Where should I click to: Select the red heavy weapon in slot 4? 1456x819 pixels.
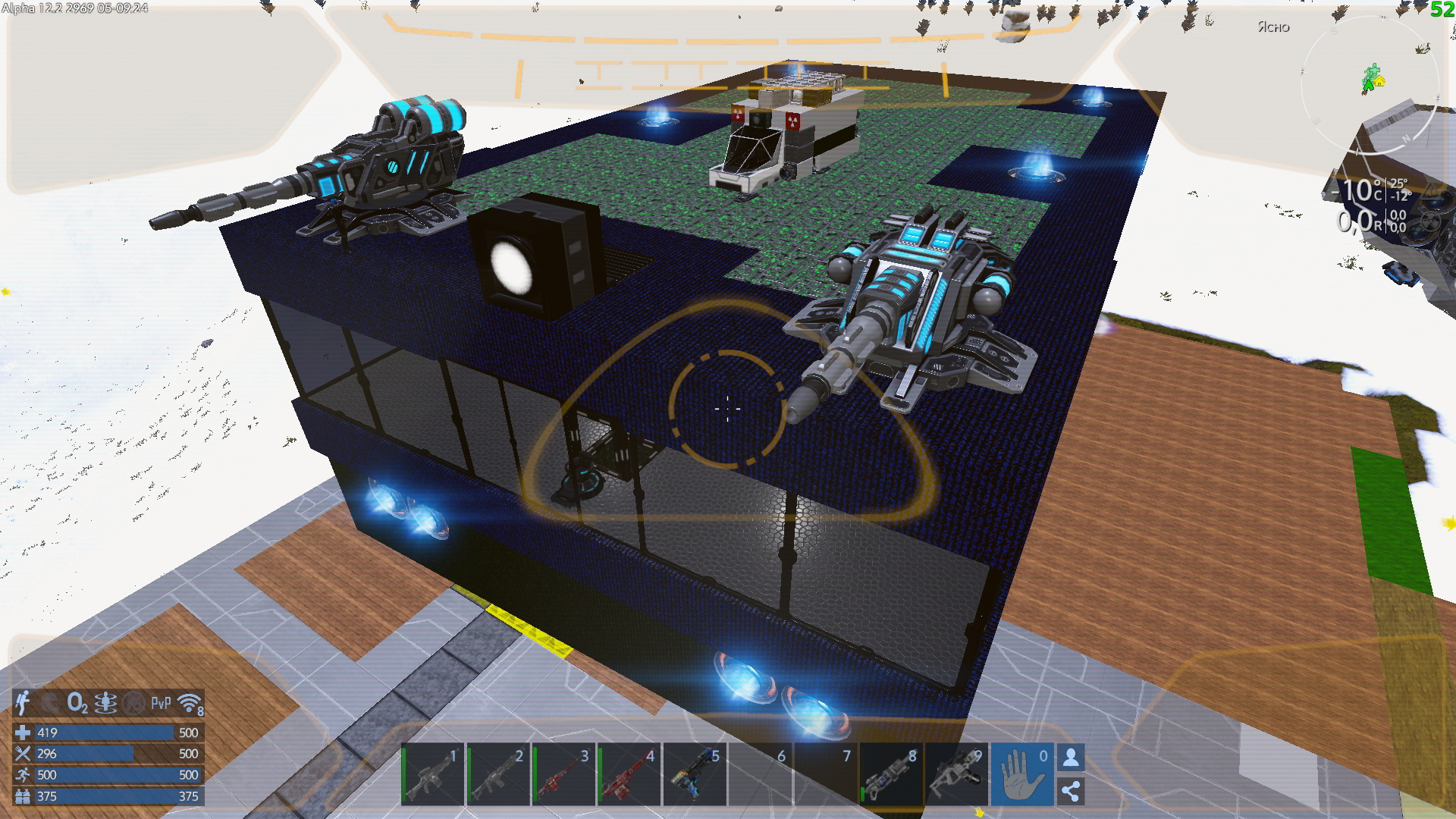(629, 774)
